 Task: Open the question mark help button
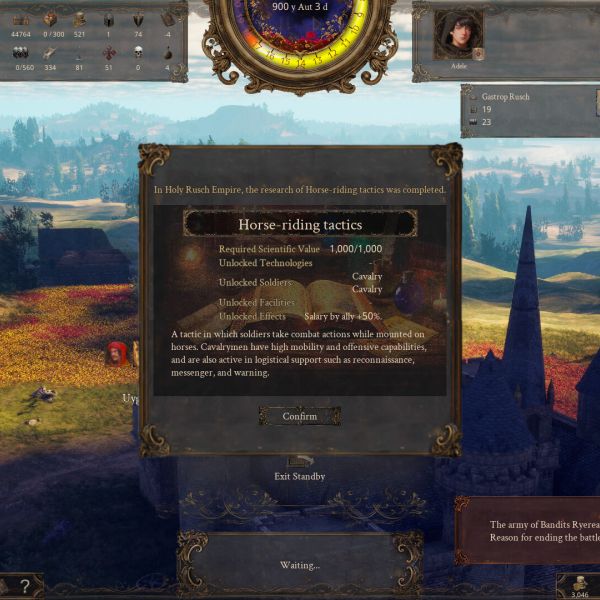click(20, 585)
